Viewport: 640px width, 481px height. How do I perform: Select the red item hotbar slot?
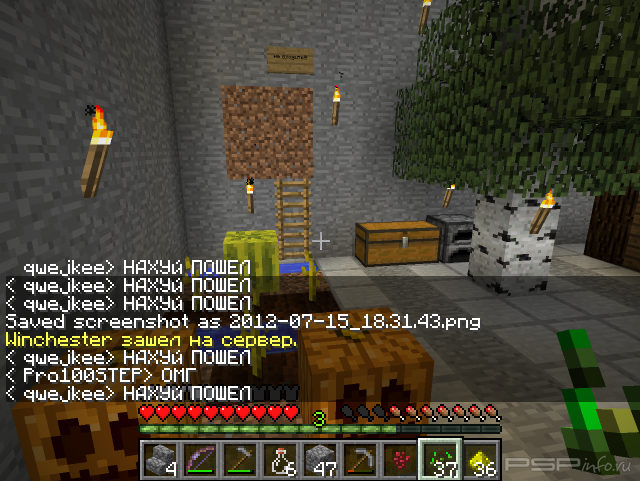click(x=400, y=460)
